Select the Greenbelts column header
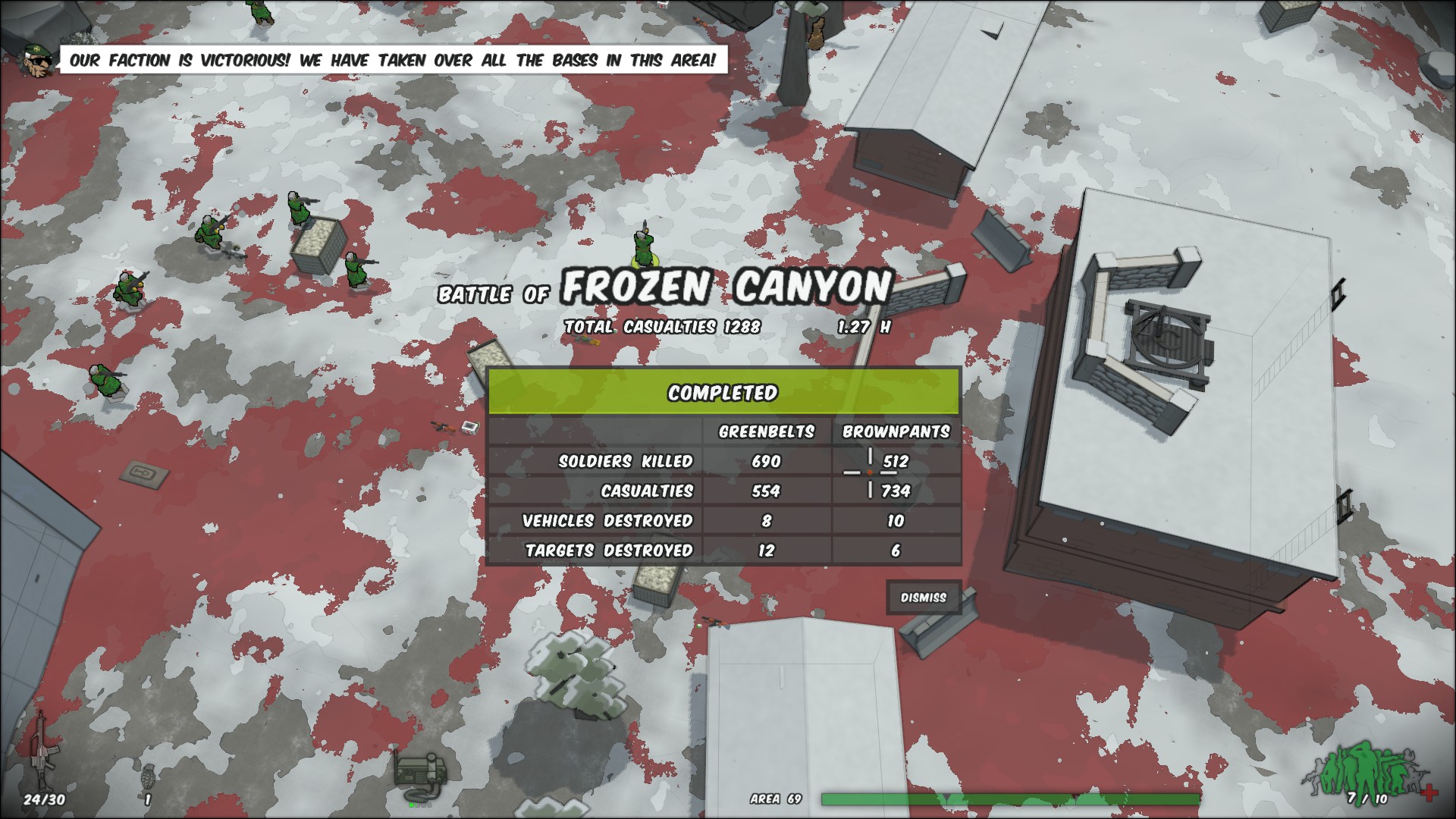 [767, 430]
